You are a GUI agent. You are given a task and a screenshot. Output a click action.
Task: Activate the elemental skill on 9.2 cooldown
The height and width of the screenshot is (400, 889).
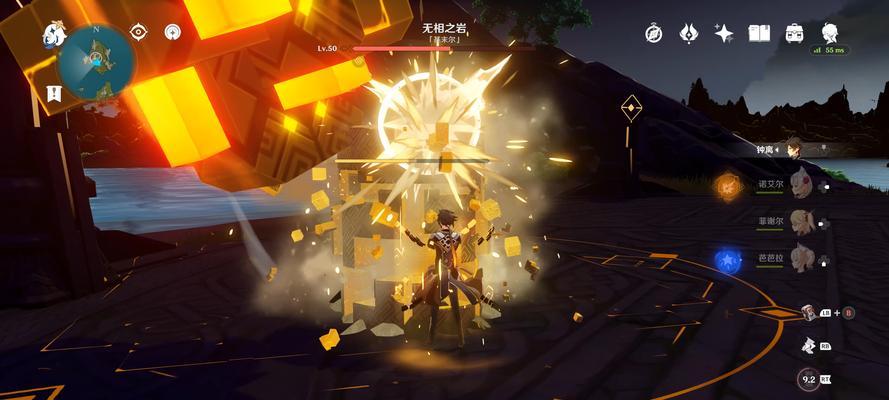[809, 380]
